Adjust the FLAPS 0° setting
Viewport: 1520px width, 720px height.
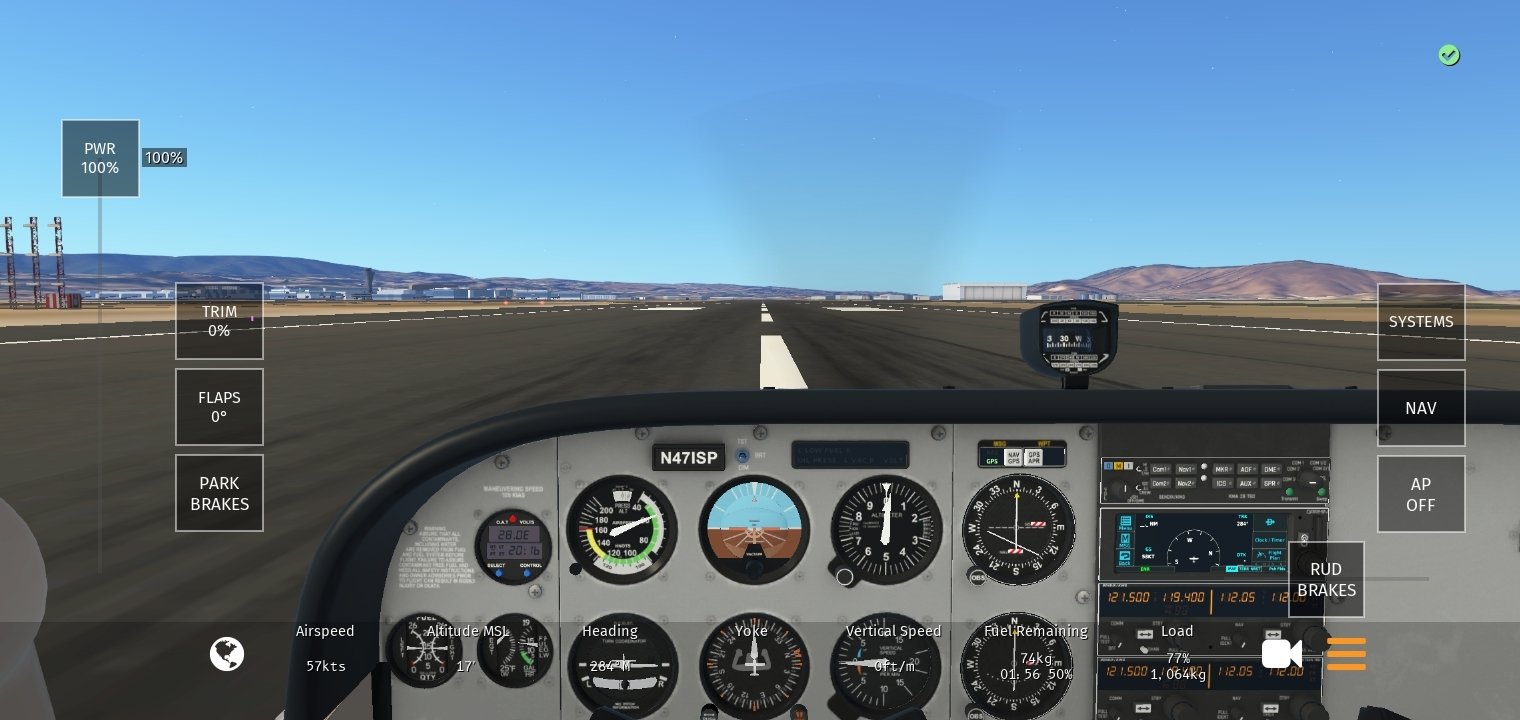pyautogui.click(x=219, y=407)
